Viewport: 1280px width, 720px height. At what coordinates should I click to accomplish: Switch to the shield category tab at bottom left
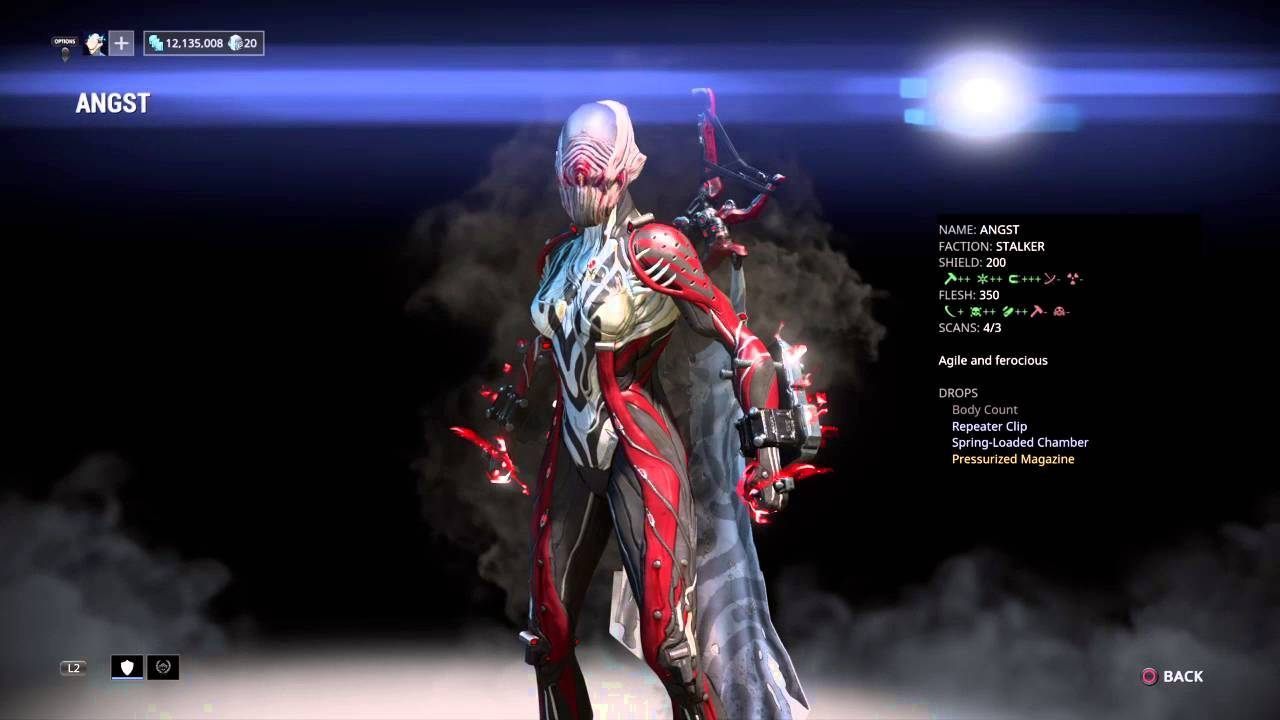point(125,666)
